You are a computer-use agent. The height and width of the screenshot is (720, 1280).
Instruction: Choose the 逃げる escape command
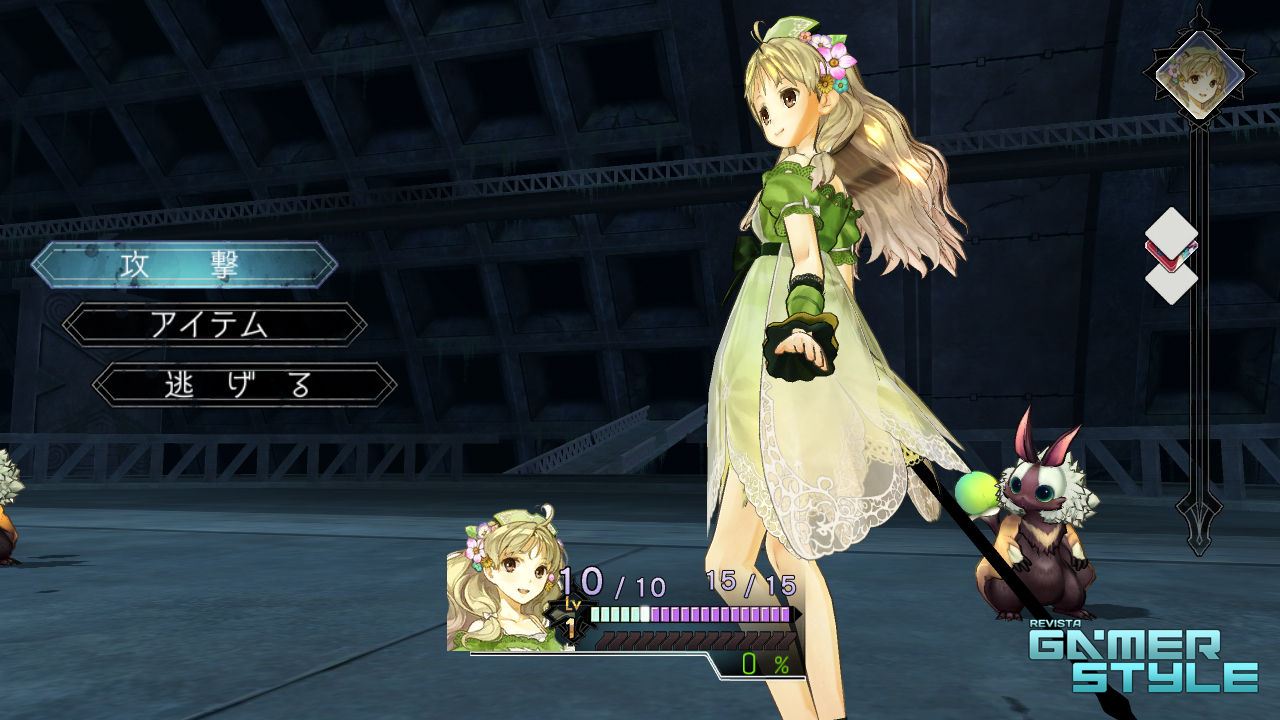coord(244,385)
